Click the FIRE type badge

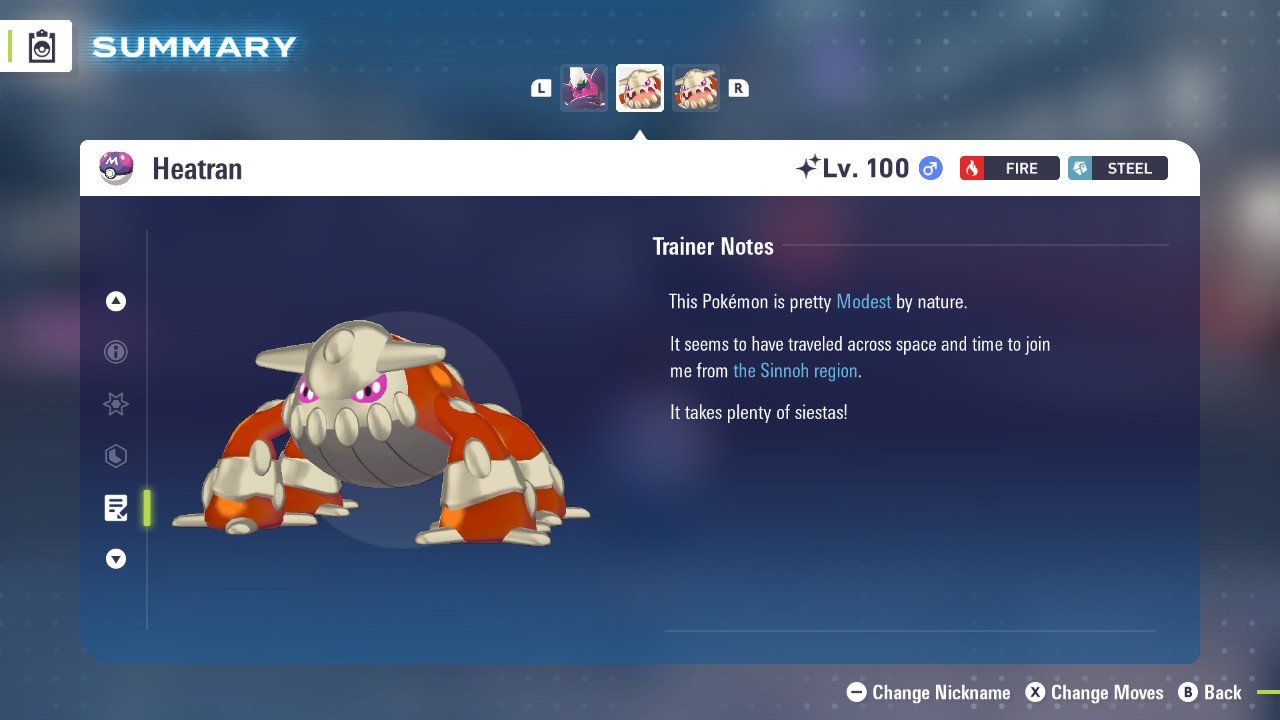coord(1009,168)
